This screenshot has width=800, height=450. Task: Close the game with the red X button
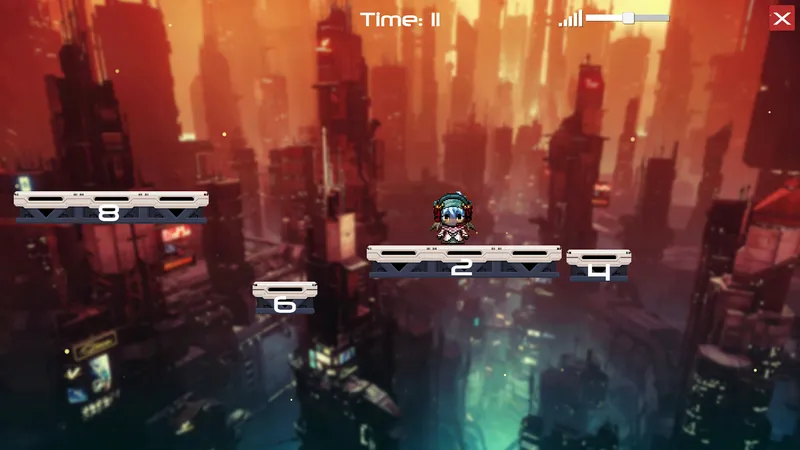[782, 18]
